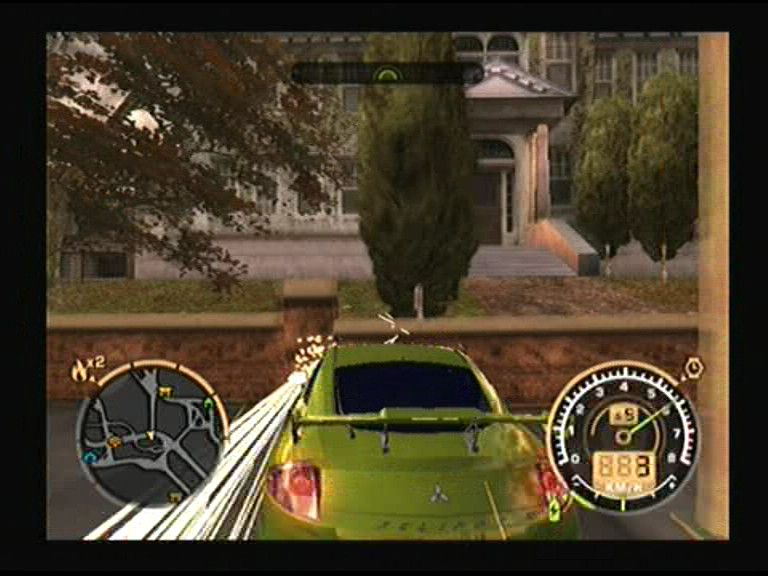Click the orange shop marker on the minimap
The image size is (768, 576).
[x=115, y=440]
